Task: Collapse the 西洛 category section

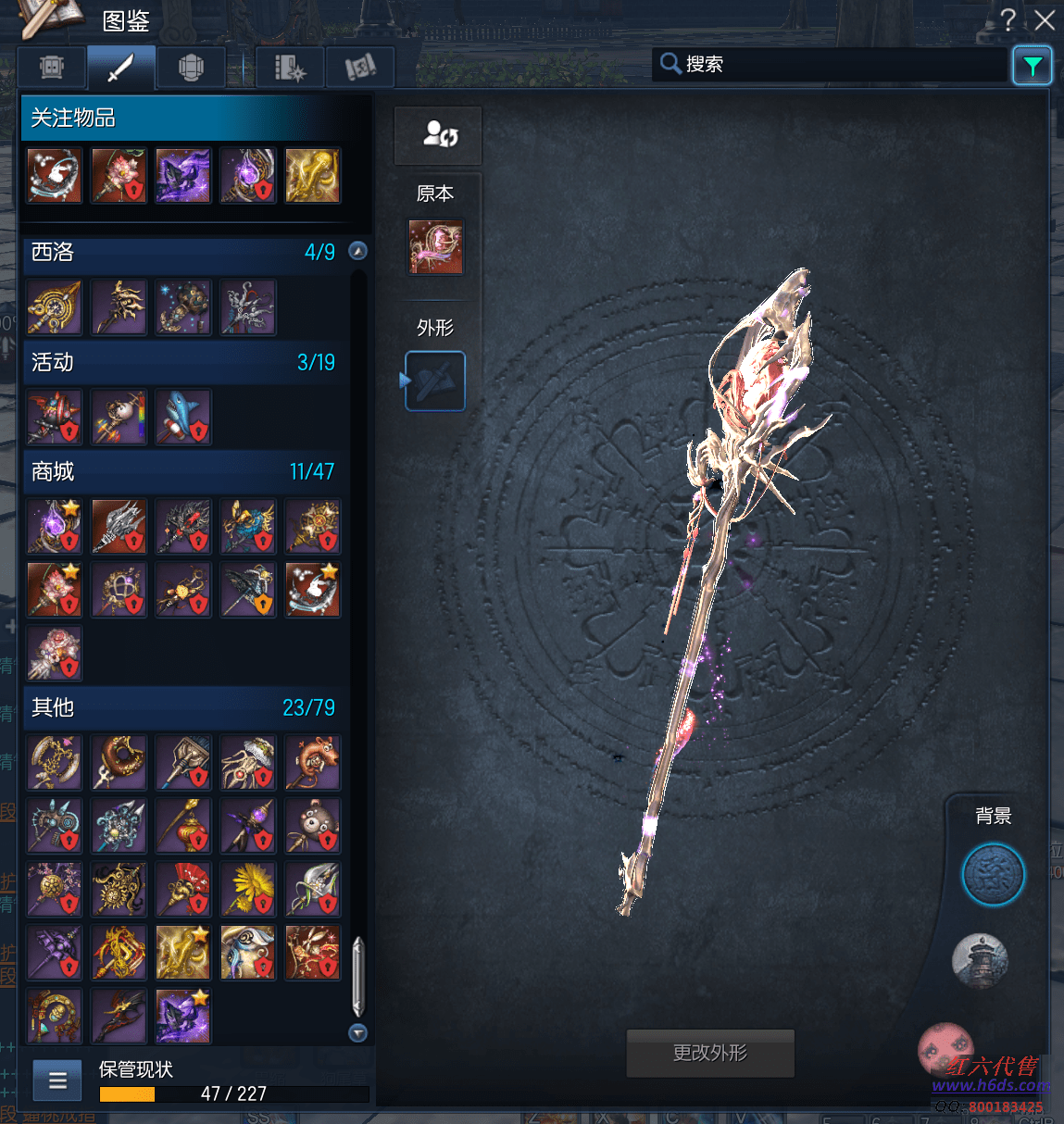Action: point(357,251)
